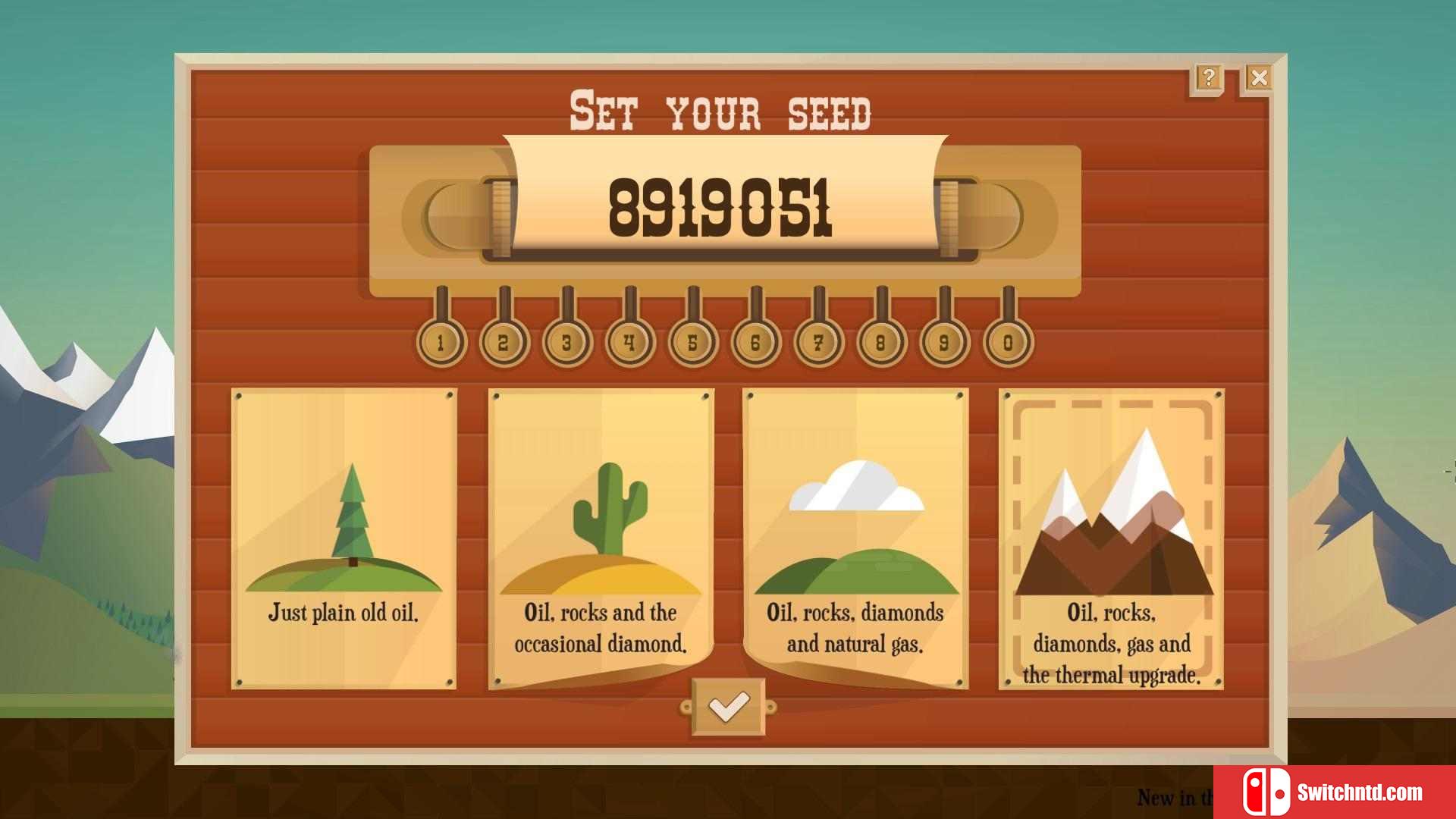The width and height of the screenshot is (1456, 819).
Task: Pull the number 8 lever
Action: [x=881, y=343]
